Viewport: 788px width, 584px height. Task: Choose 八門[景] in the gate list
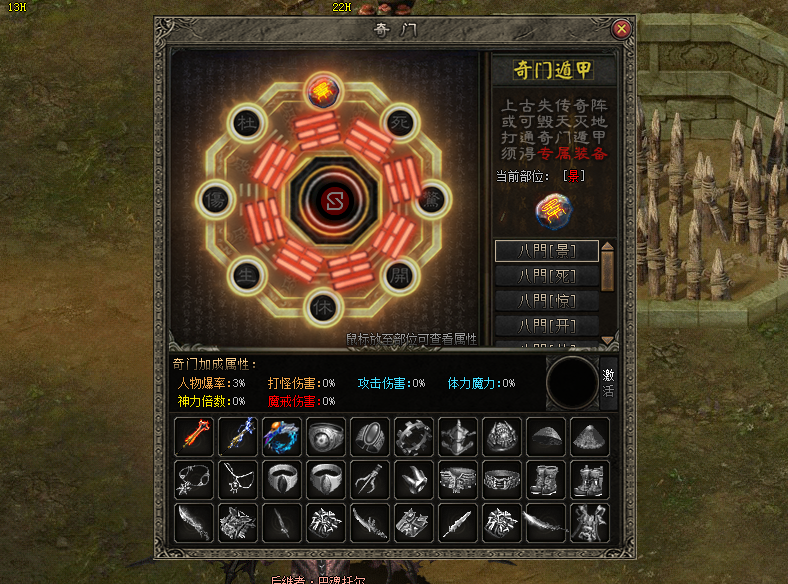point(546,251)
